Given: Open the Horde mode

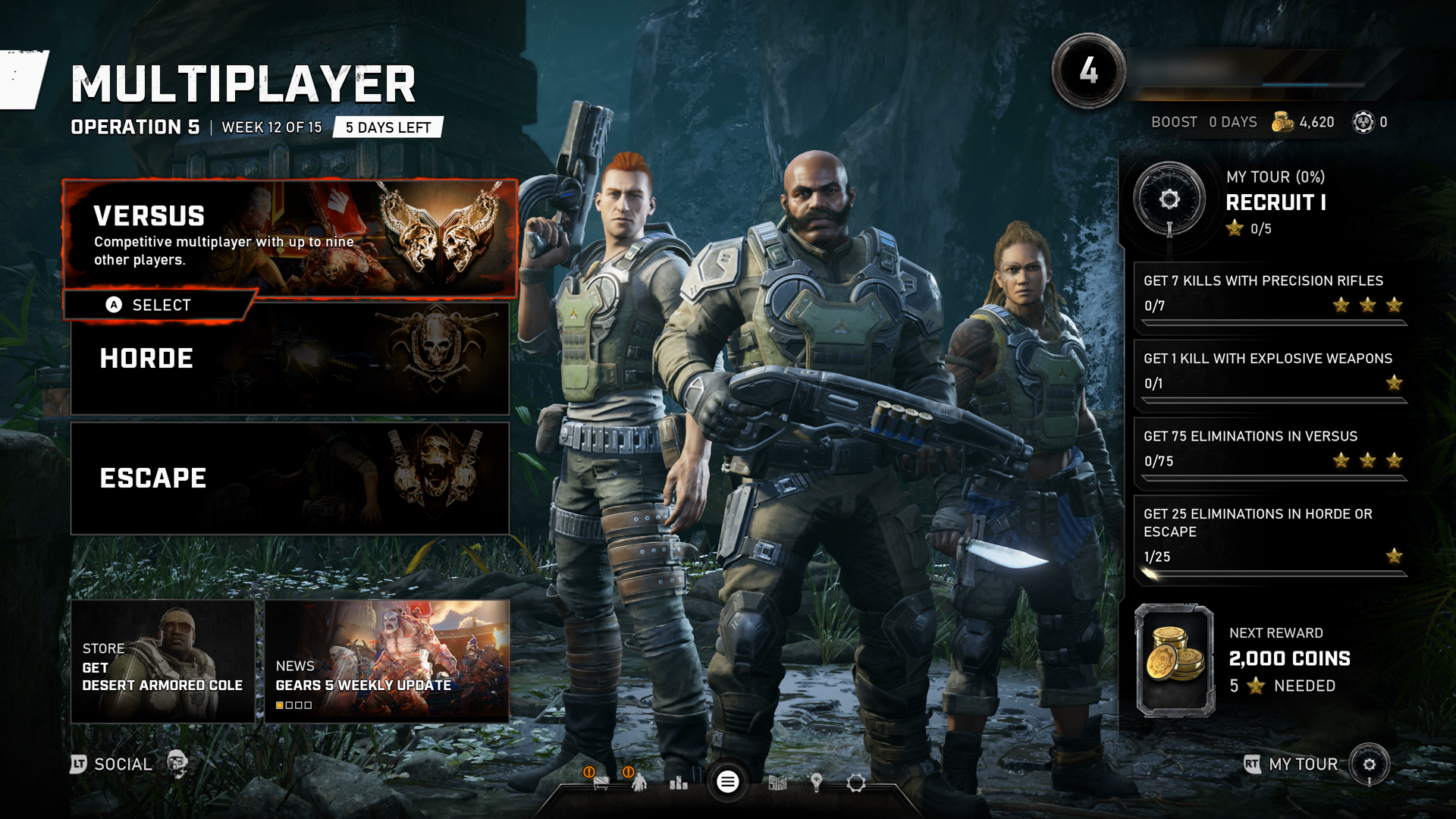Looking at the screenshot, I should 290,359.
